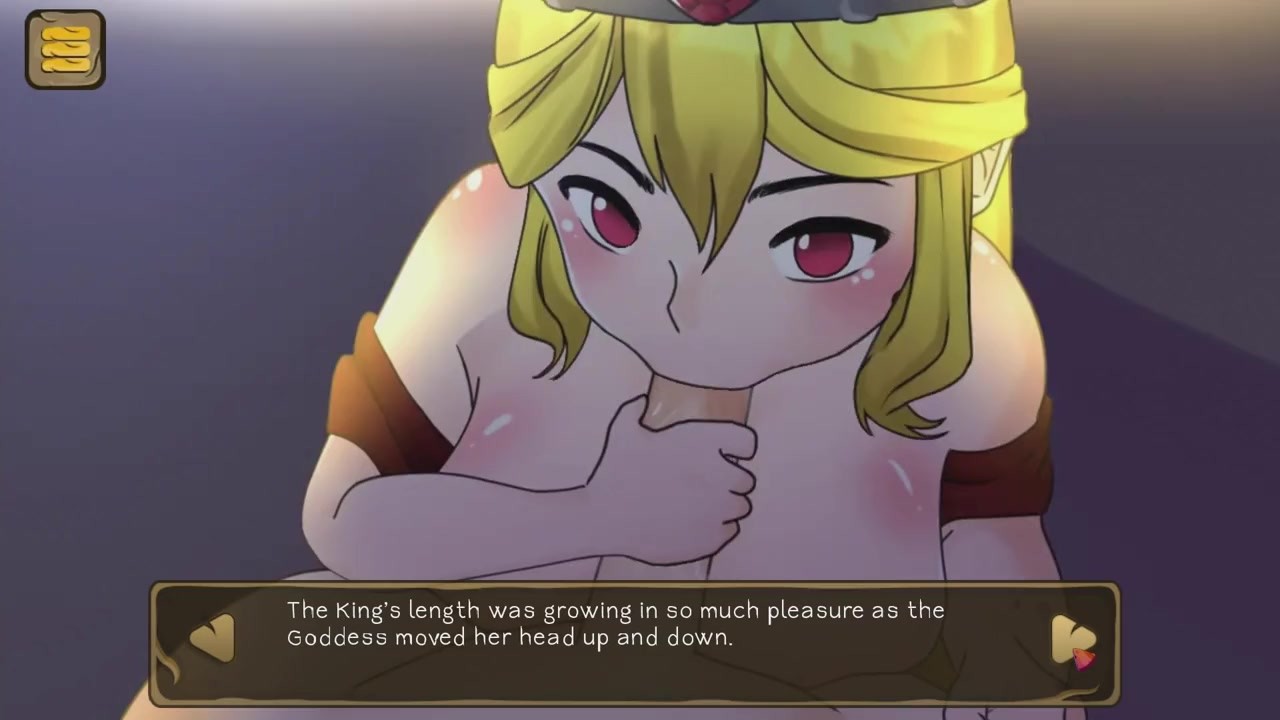Advance to the next dialogue line
The image size is (1280, 720).
tap(1073, 638)
